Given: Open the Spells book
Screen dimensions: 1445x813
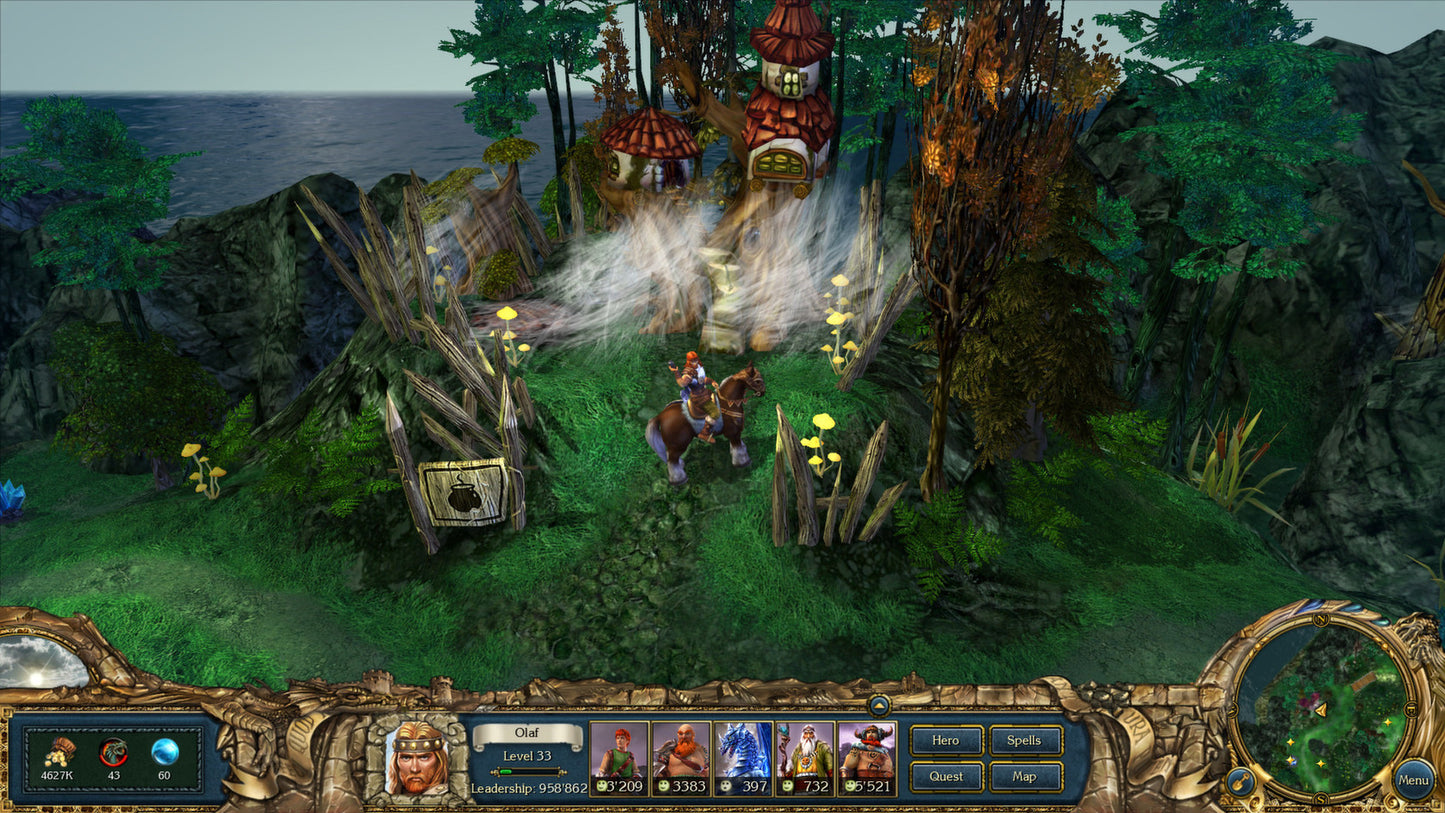Looking at the screenshot, I should tap(1025, 741).
